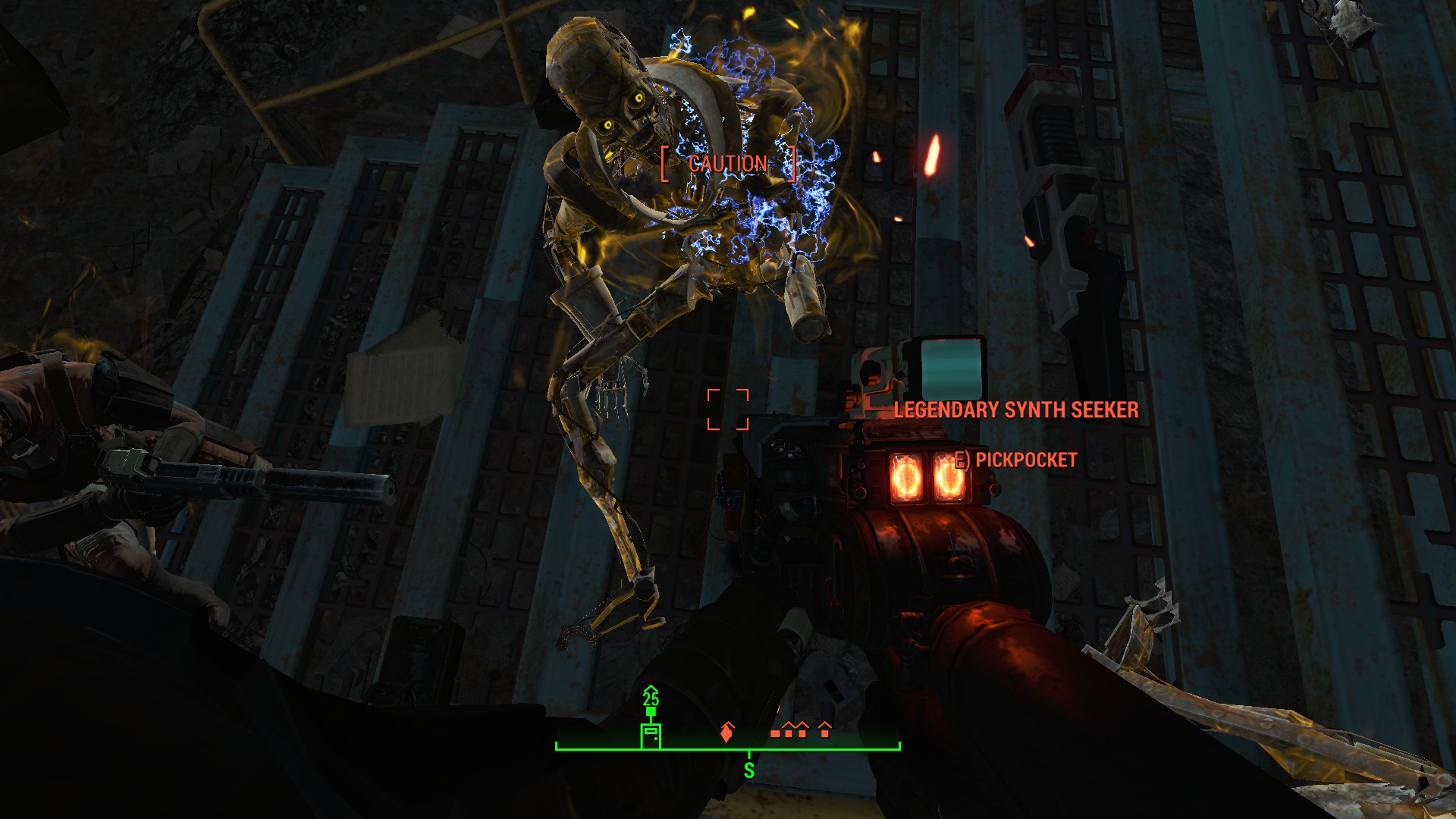1456x819 pixels.
Task: Click the green door marker on the compass
Action: click(651, 735)
